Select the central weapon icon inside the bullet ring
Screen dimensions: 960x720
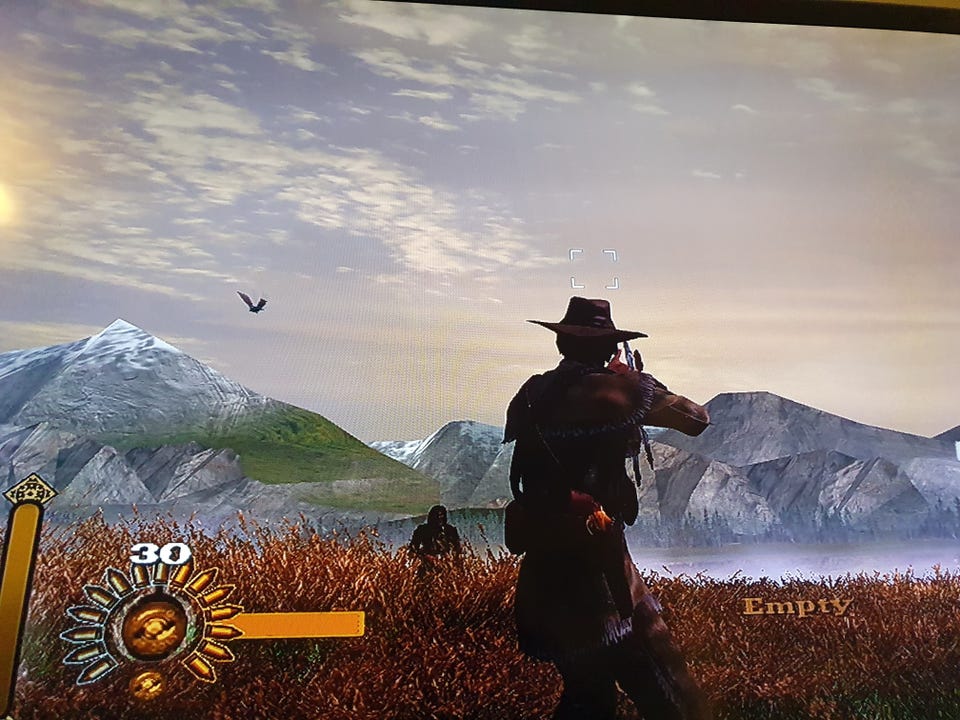tap(154, 627)
